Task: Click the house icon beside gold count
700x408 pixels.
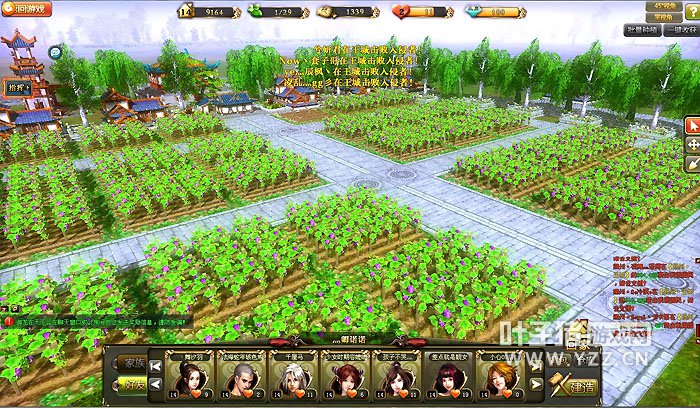Action: (185, 11)
